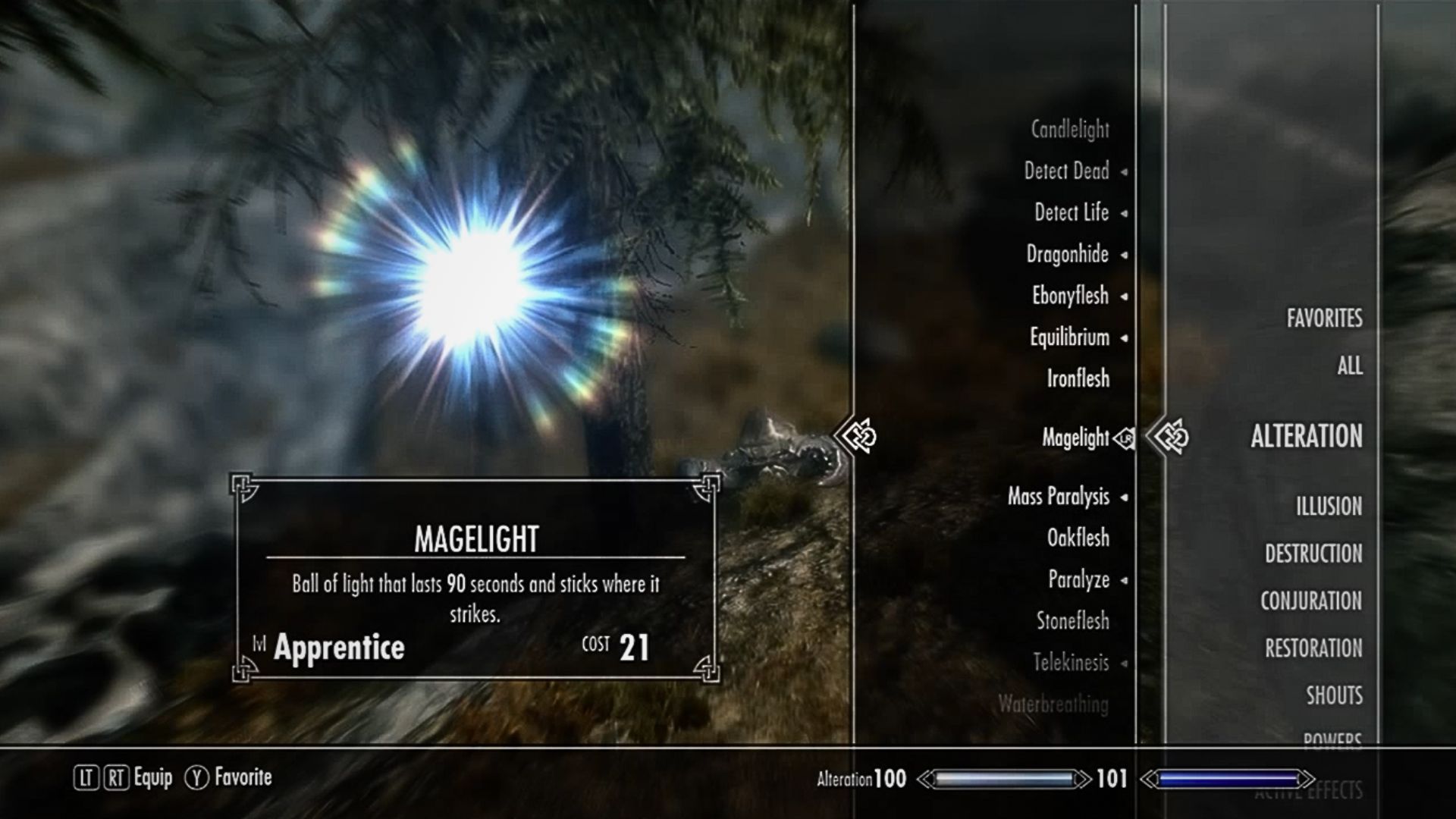
Task: Select the Telekinesis spell
Action: tap(1070, 663)
